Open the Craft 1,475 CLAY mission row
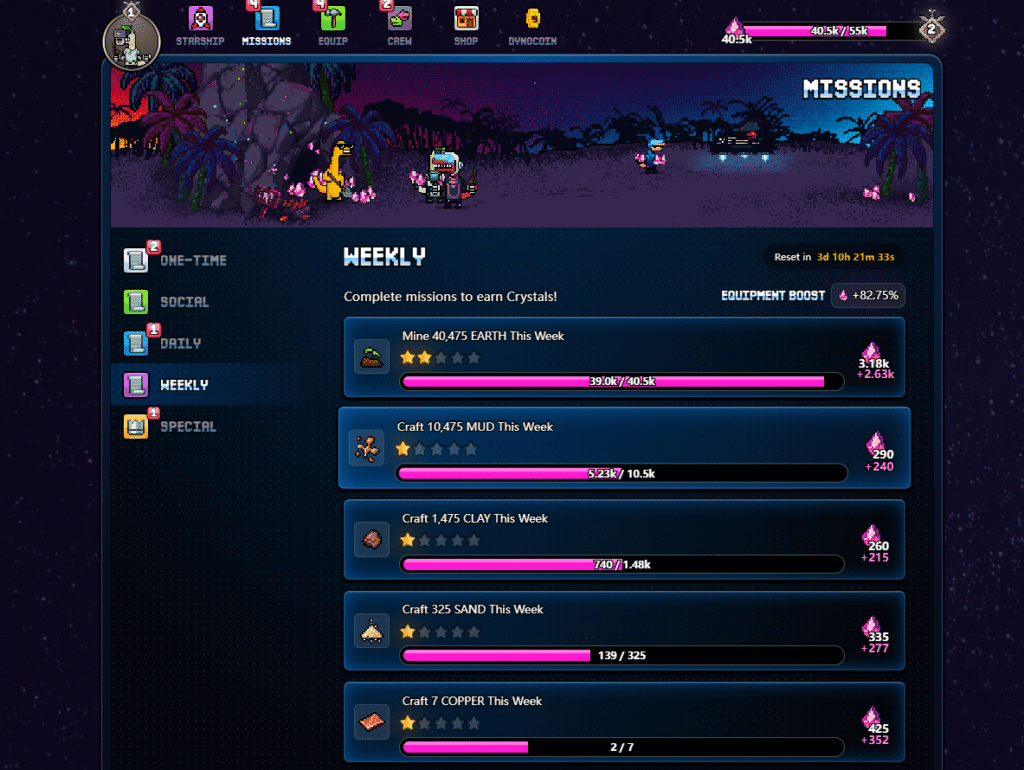Viewport: 1024px width, 770px height. [624, 540]
